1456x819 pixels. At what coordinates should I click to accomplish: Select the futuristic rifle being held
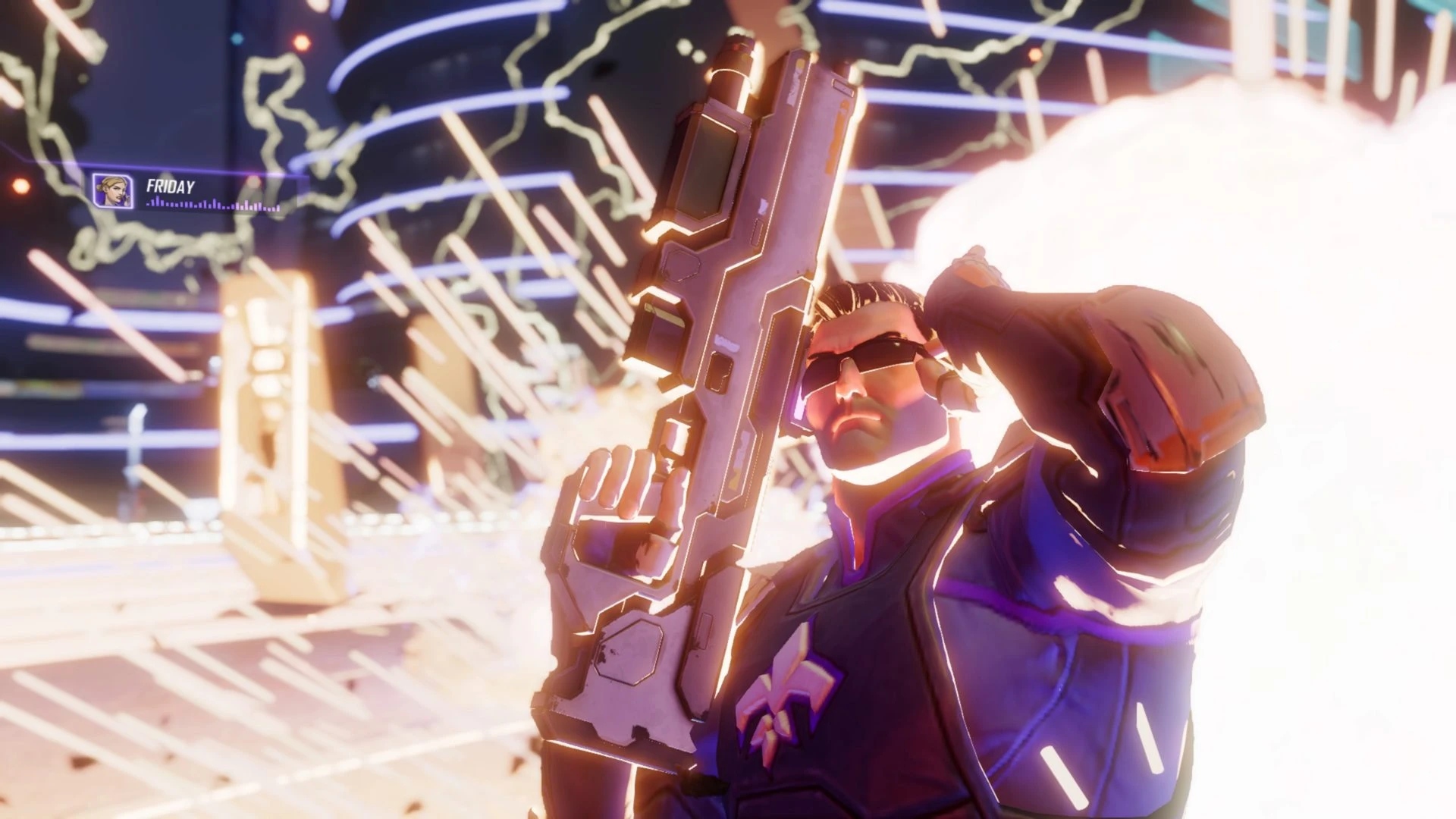720,379
